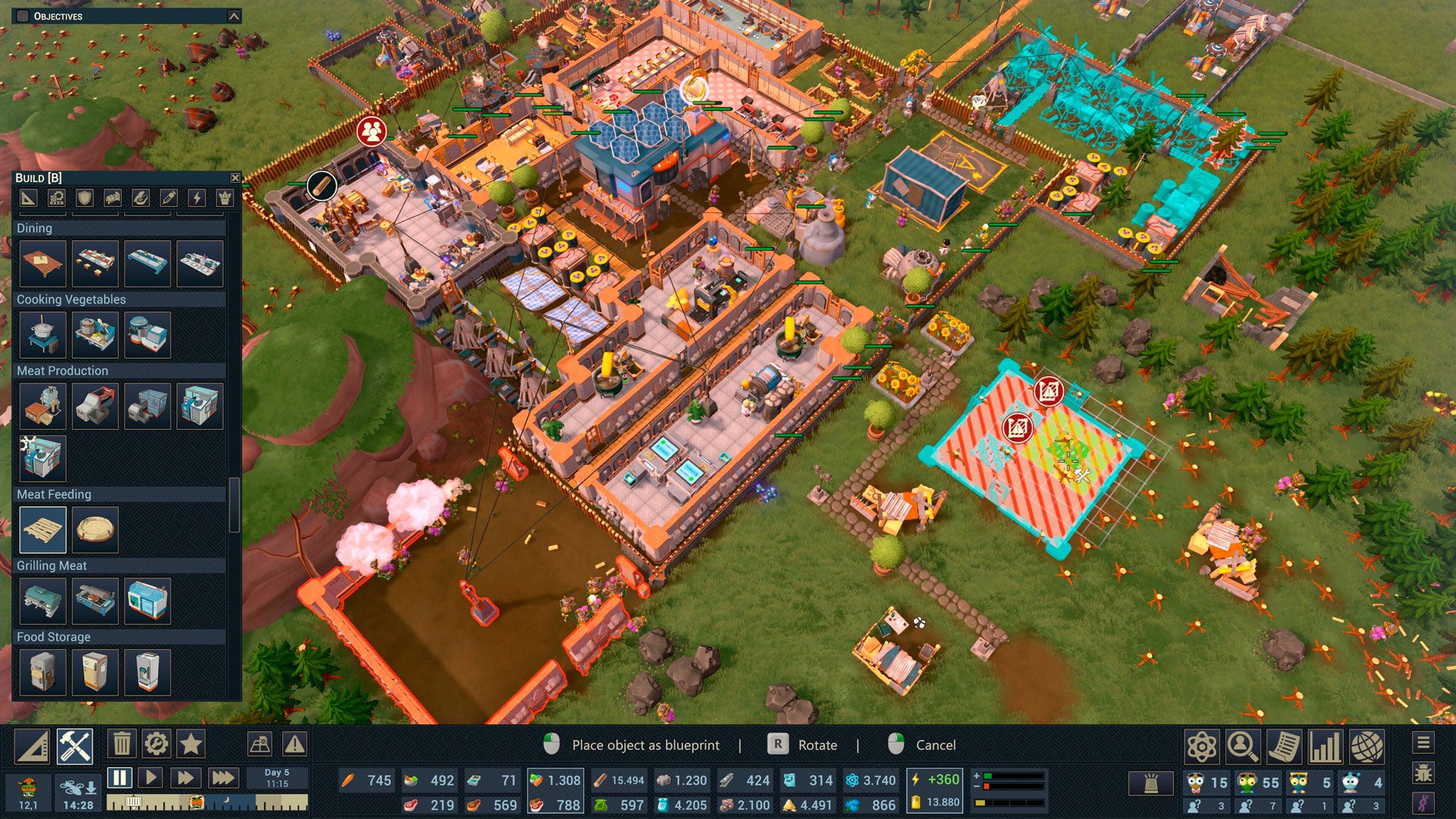Set game to triple fast-forward speed
The height and width of the screenshot is (819, 1456).
(222, 777)
